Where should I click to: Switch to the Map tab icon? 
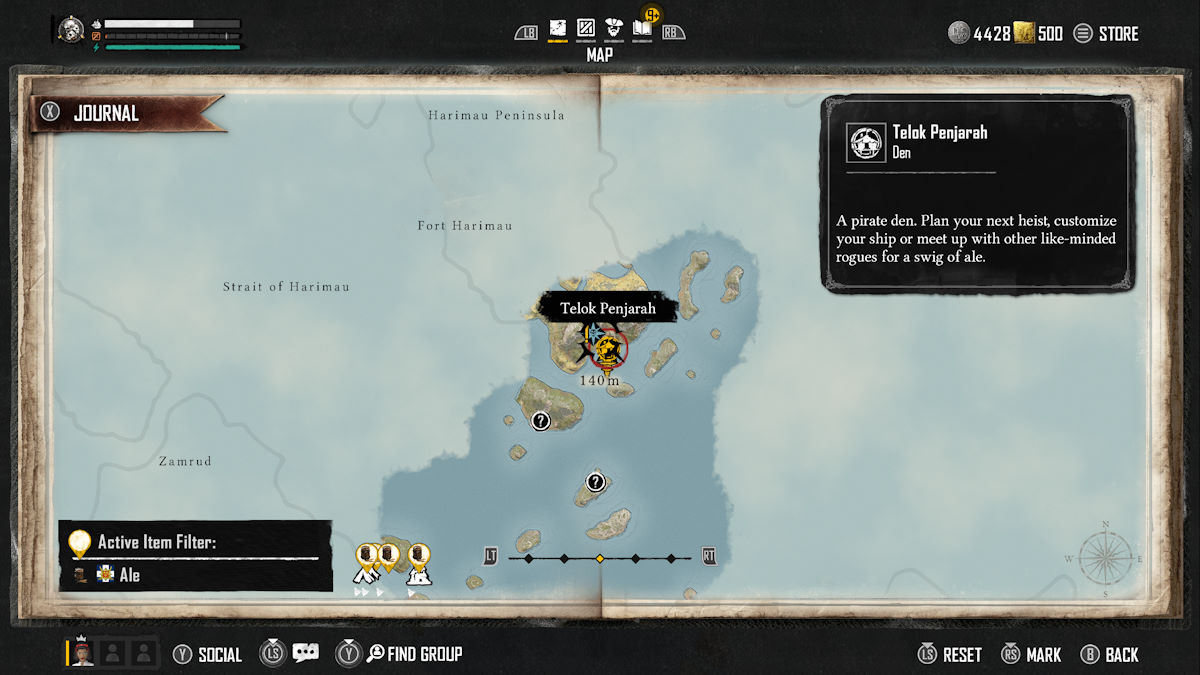[558, 31]
